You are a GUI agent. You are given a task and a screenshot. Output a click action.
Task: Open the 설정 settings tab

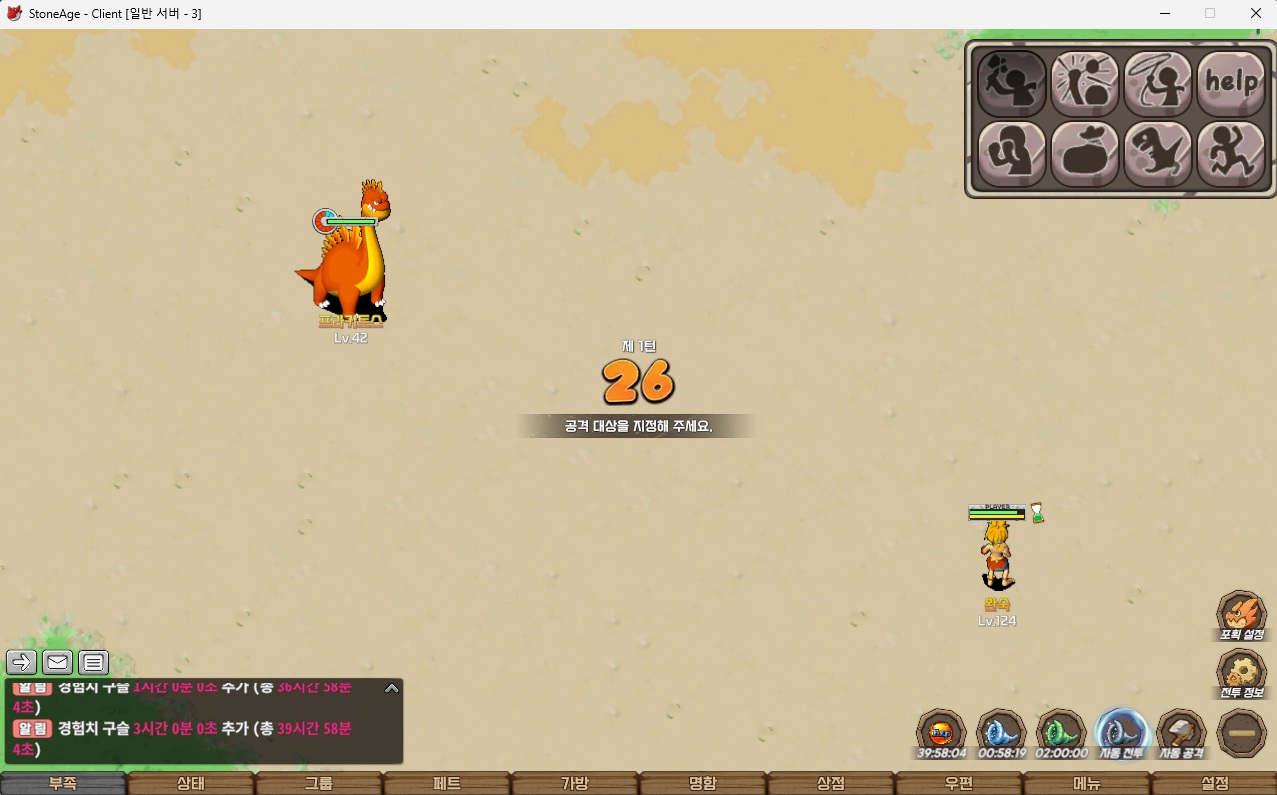(x=1214, y=783)
